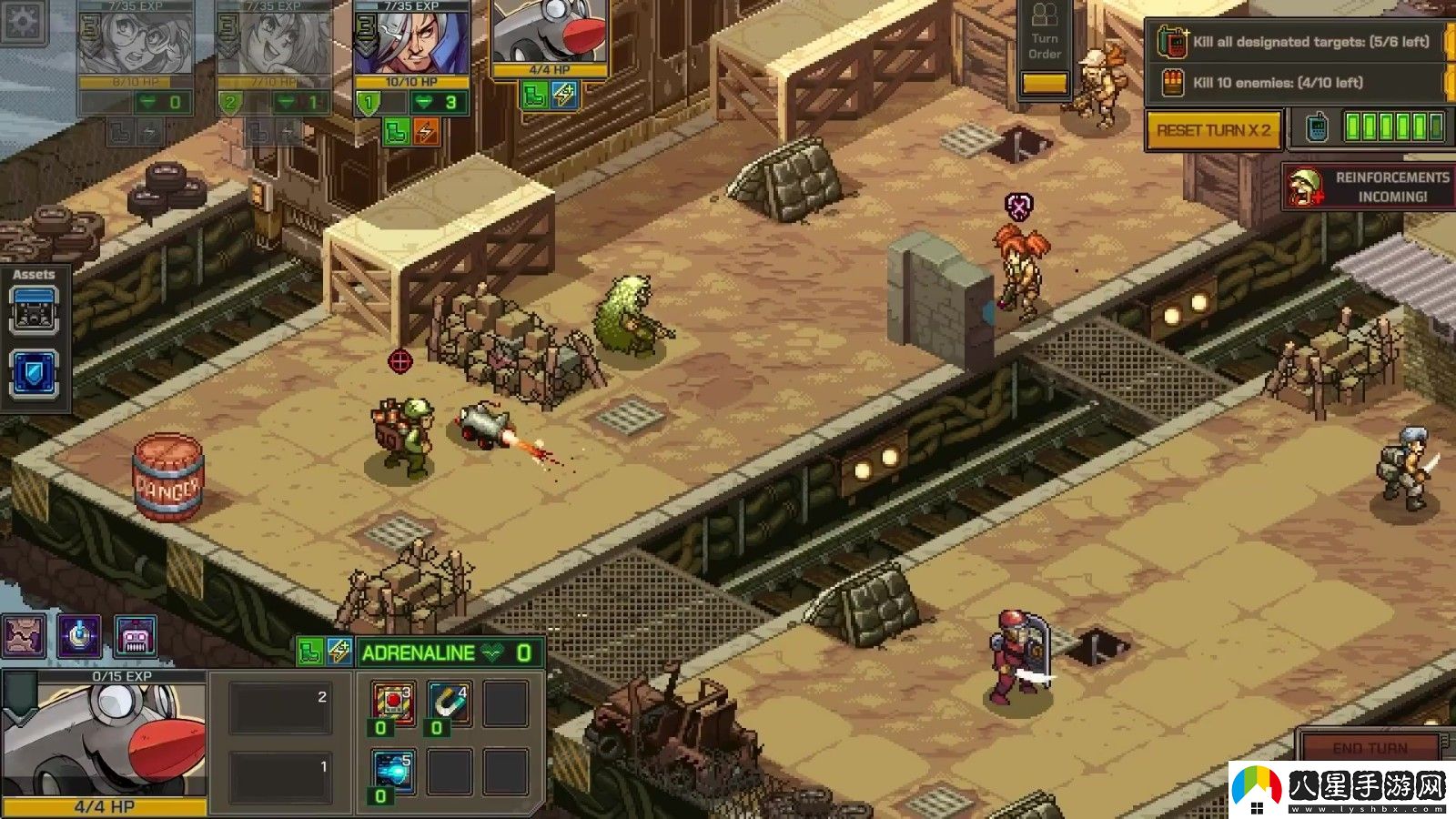Click the Reinforcements Incoming alert
This screenshot has height=819, width=1456.
[x=1370, y=187]
